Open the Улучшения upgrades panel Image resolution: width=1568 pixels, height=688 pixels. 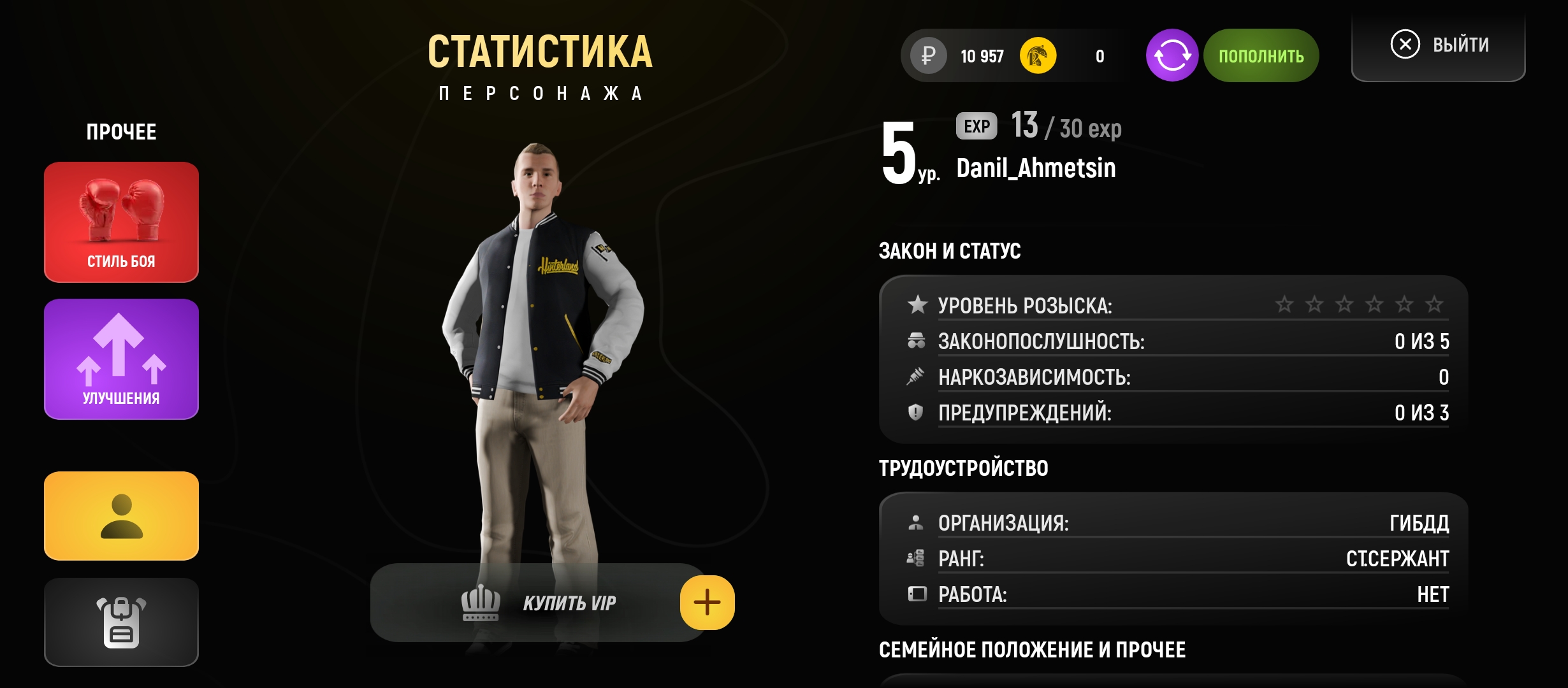tap(121, 359)
